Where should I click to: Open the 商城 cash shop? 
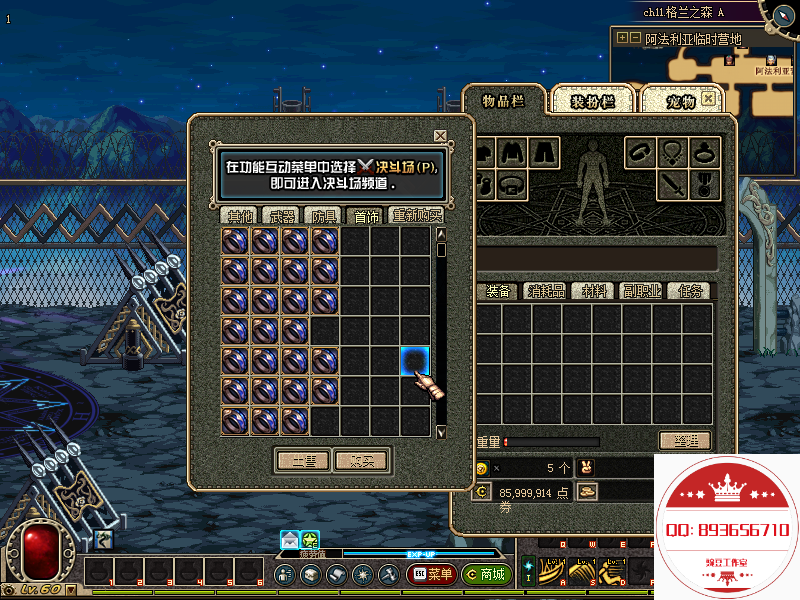487,575
